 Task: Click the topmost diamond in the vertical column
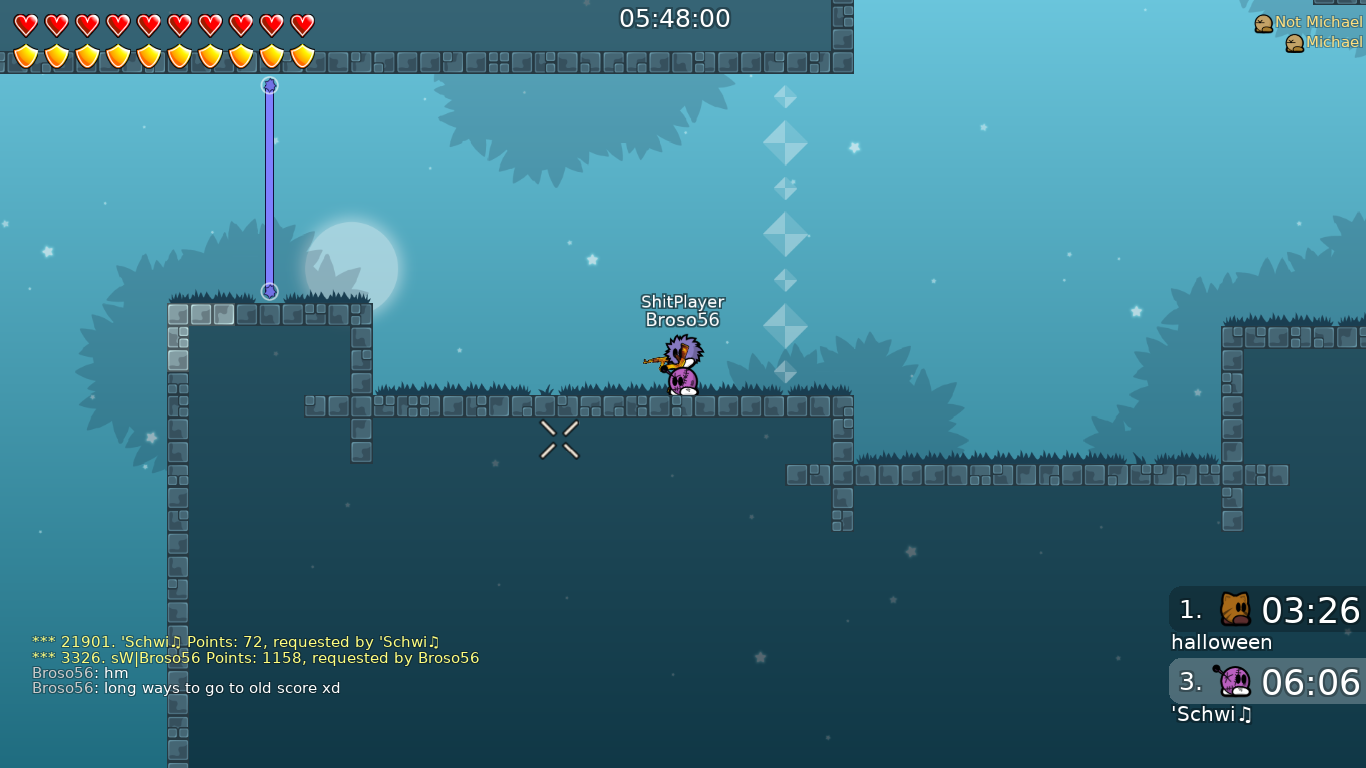coord(785,97)
